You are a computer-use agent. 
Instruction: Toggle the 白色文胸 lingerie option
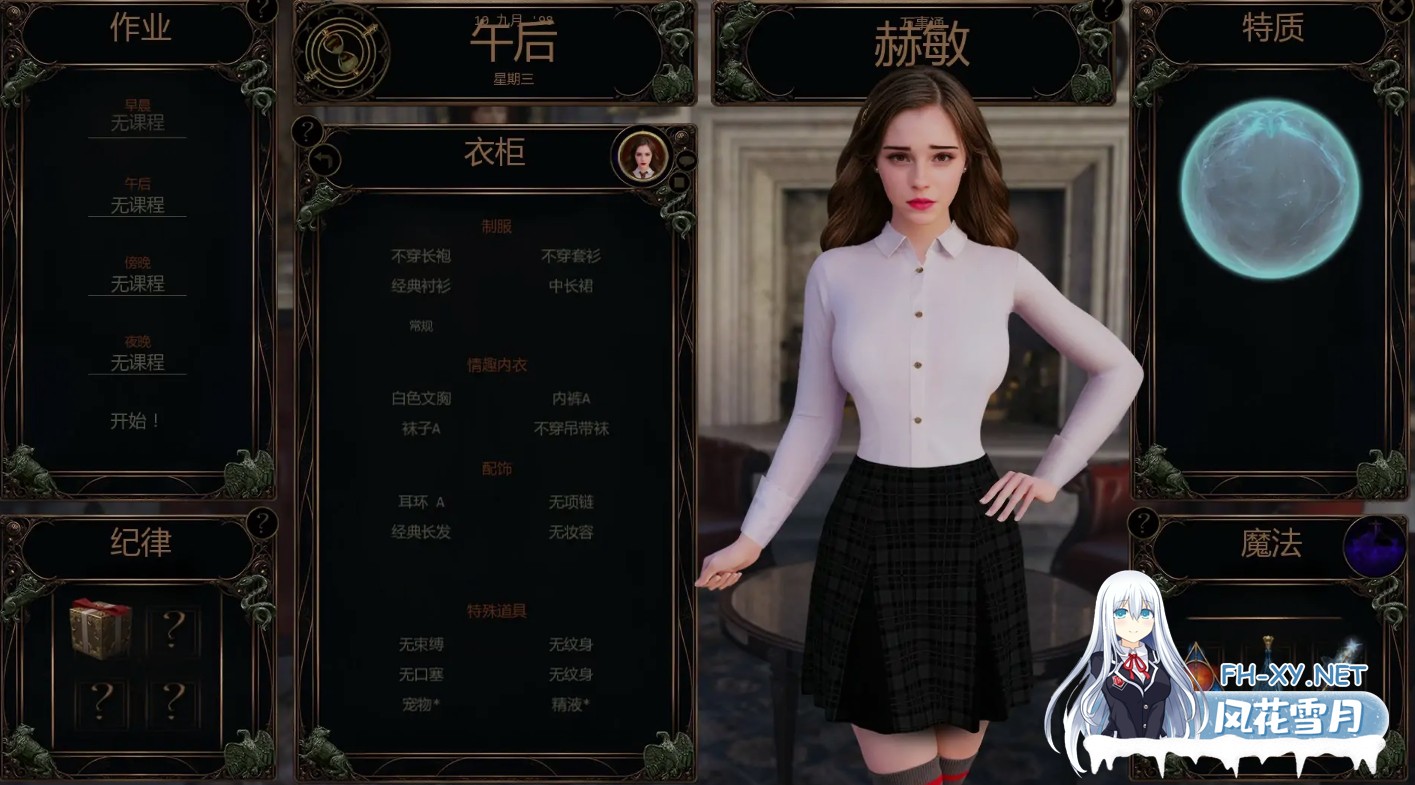pyautogui.click(x=421, y=399)
